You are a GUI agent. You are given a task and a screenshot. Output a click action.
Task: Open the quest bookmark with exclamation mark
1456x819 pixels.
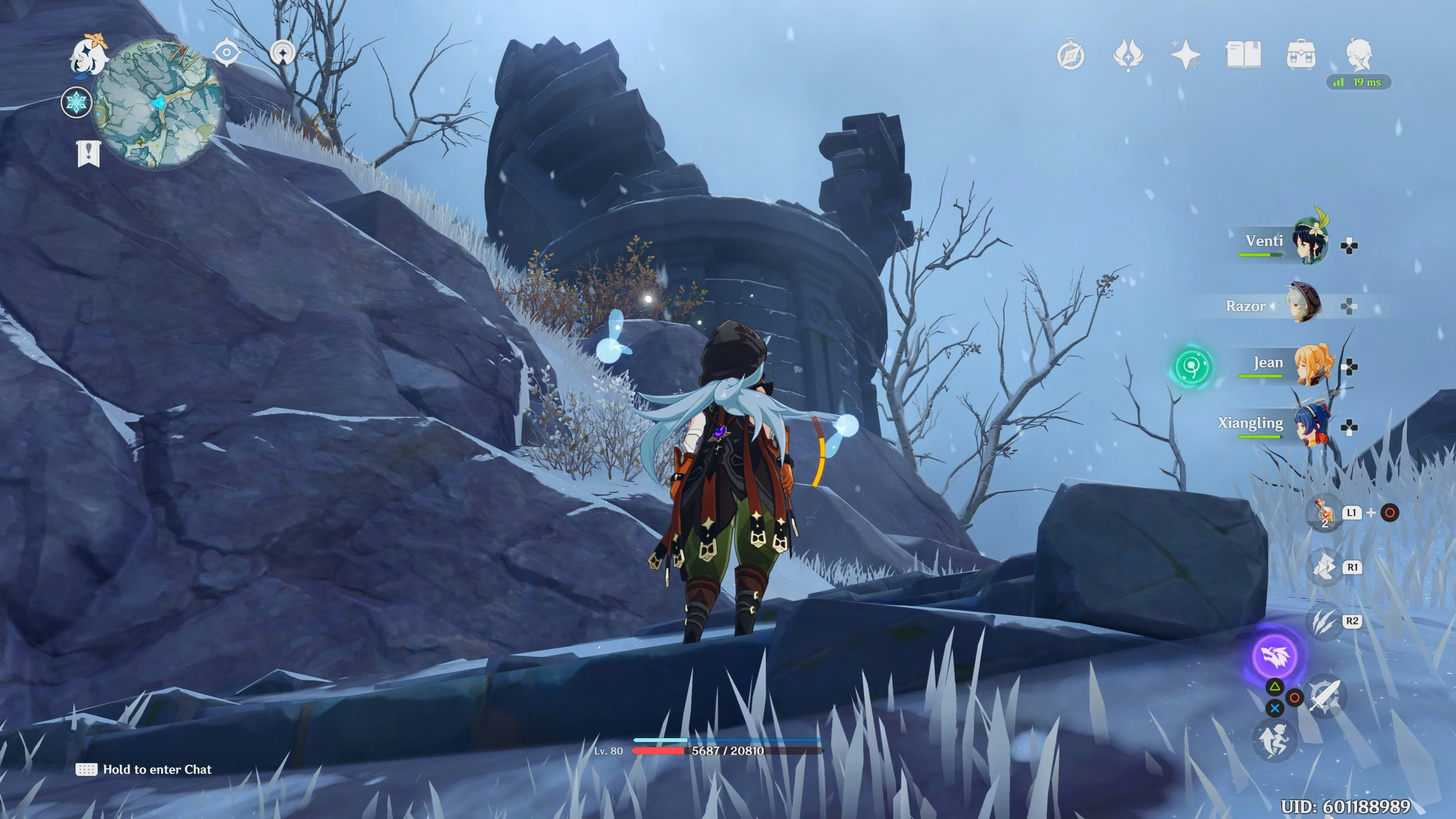coord(89,153)
